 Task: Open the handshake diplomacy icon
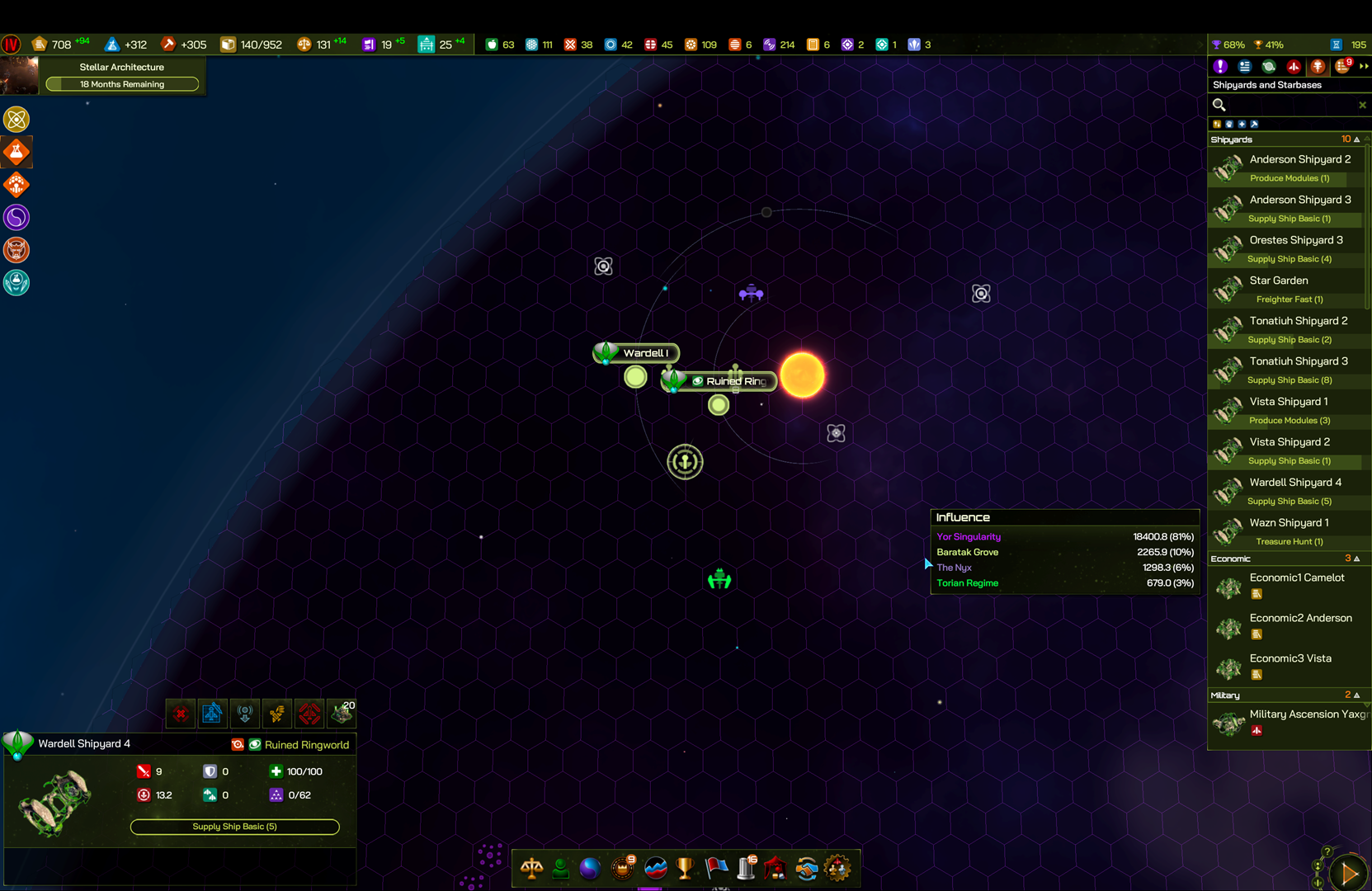point(806,868)
